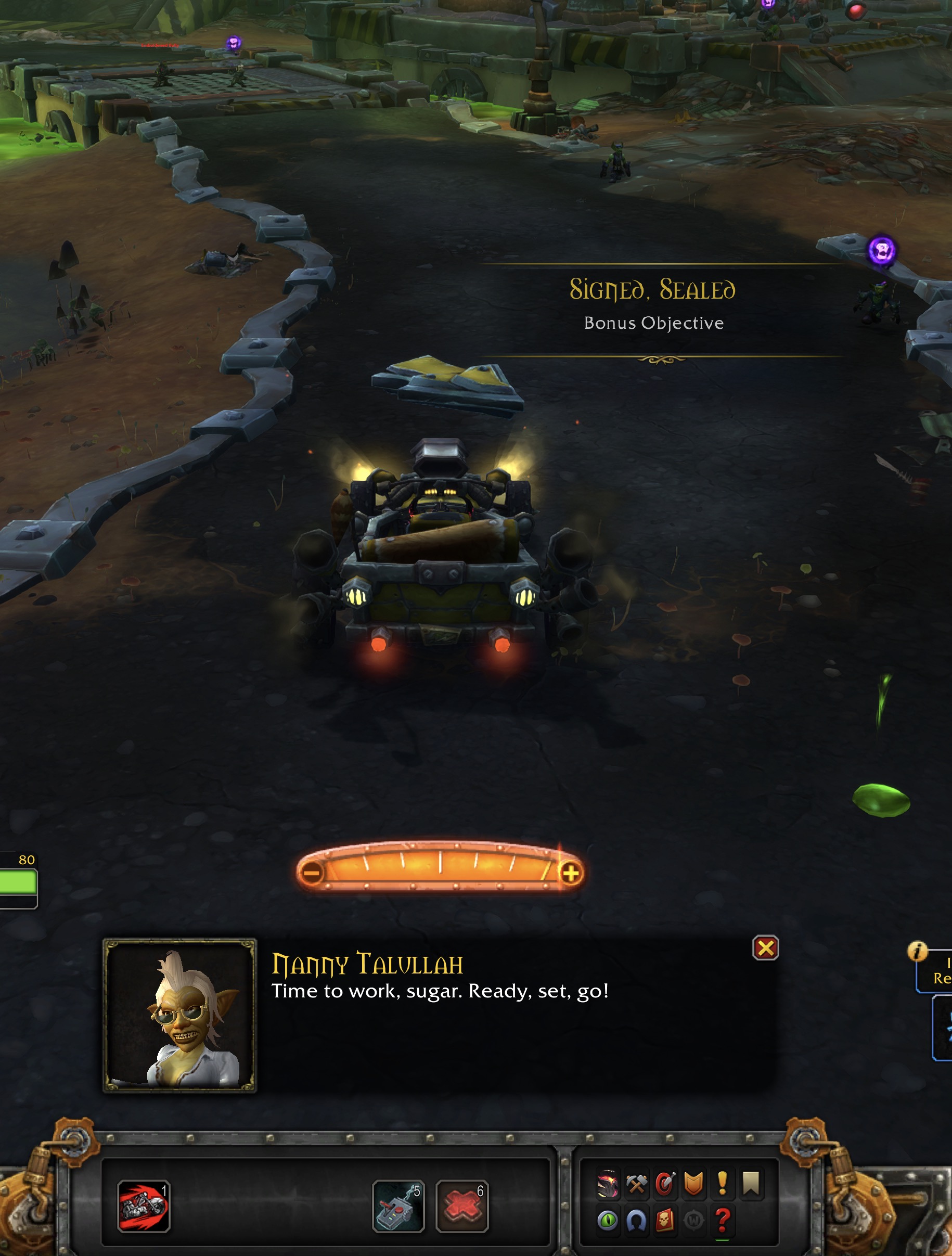
Task: Open the Group Finder green eye icon
Action: click(608, 1220)
